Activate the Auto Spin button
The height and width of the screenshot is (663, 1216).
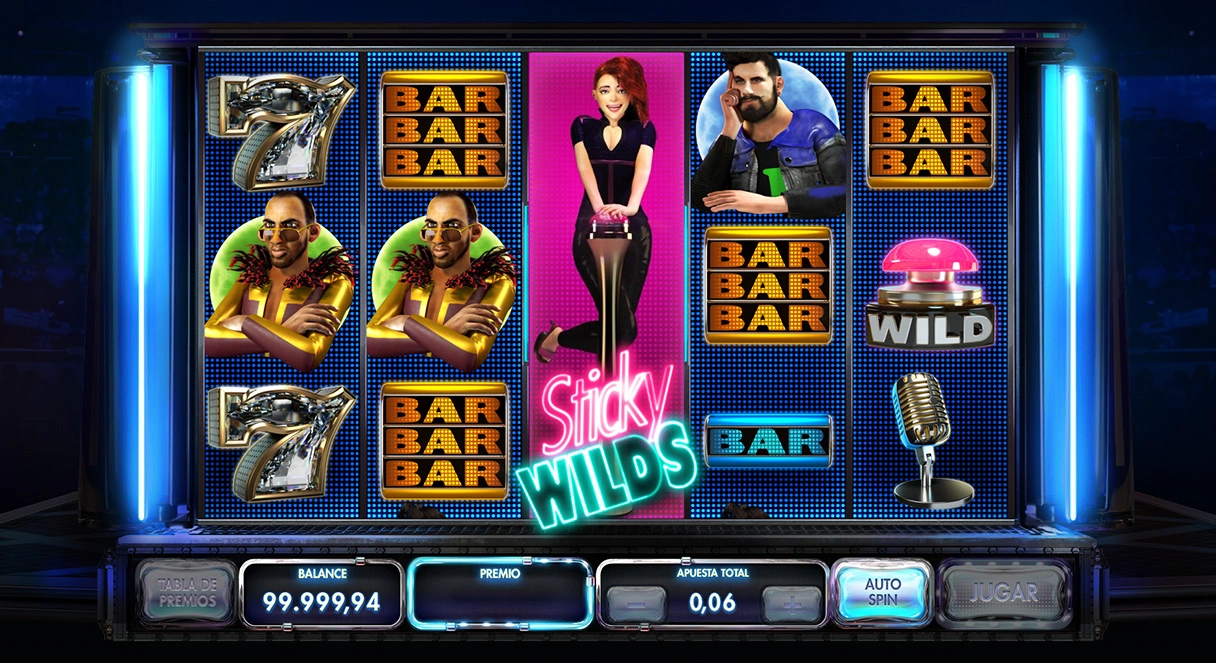click(x=882, y=592)
